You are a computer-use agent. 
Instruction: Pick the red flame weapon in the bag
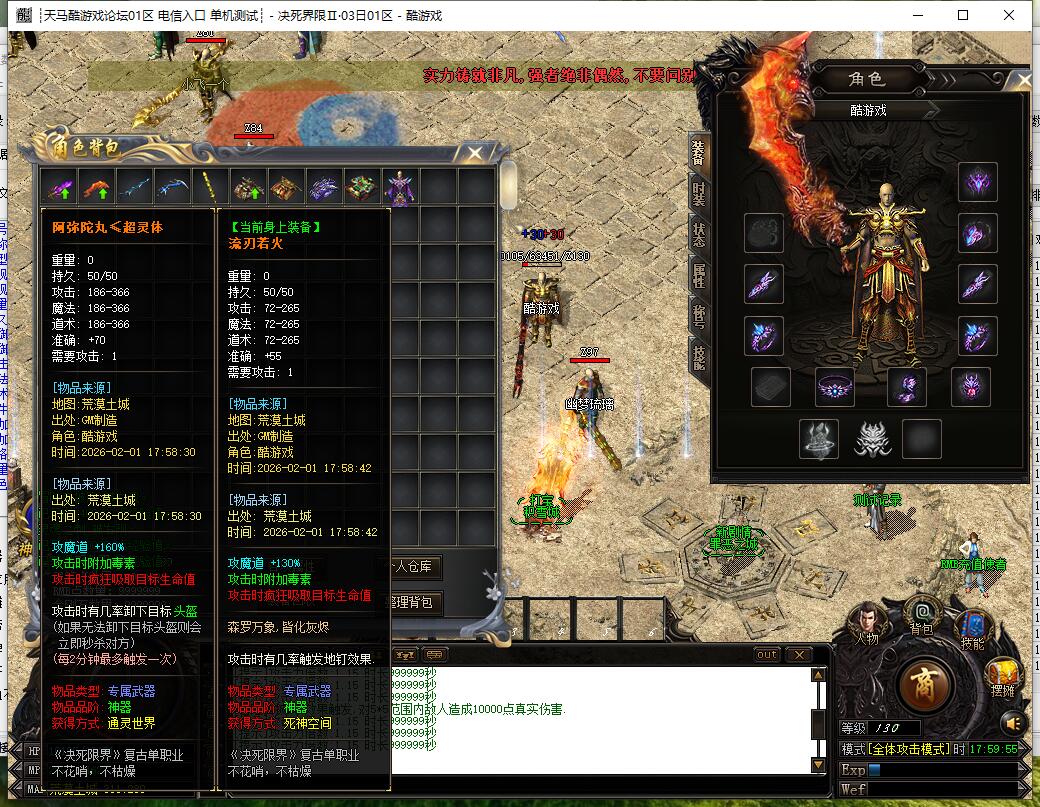(96, 187)
